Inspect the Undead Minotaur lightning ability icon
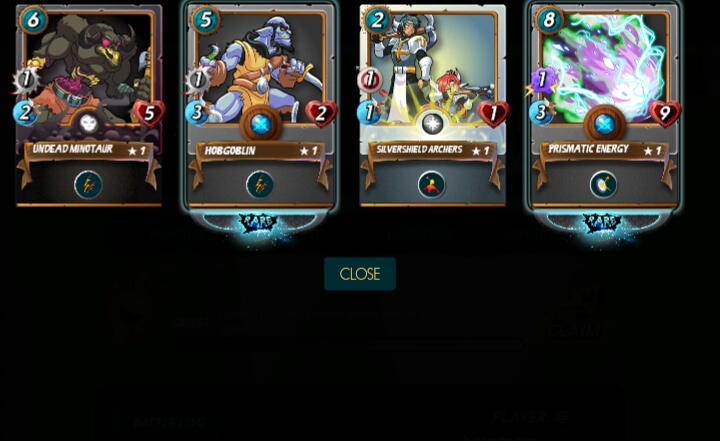Viewport: 720px width, 441px height. [88, 184]
